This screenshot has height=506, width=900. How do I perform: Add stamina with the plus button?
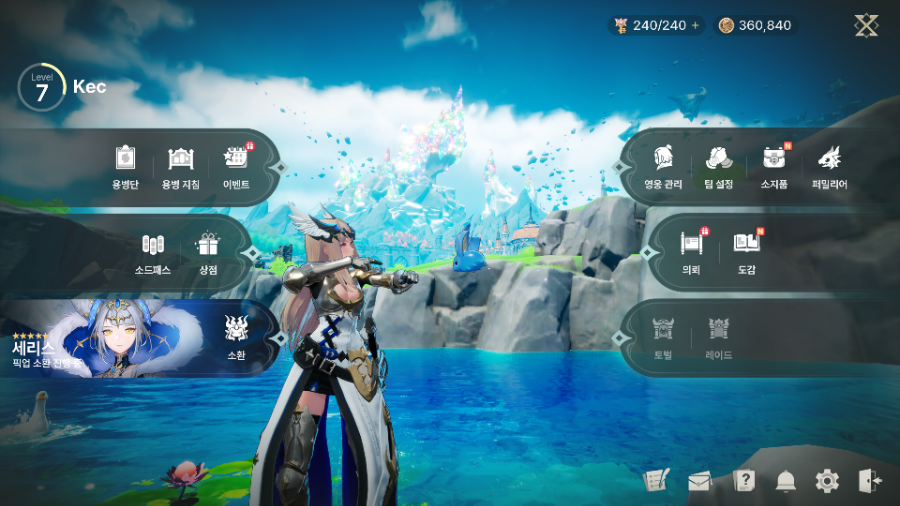tap(695, 25)
